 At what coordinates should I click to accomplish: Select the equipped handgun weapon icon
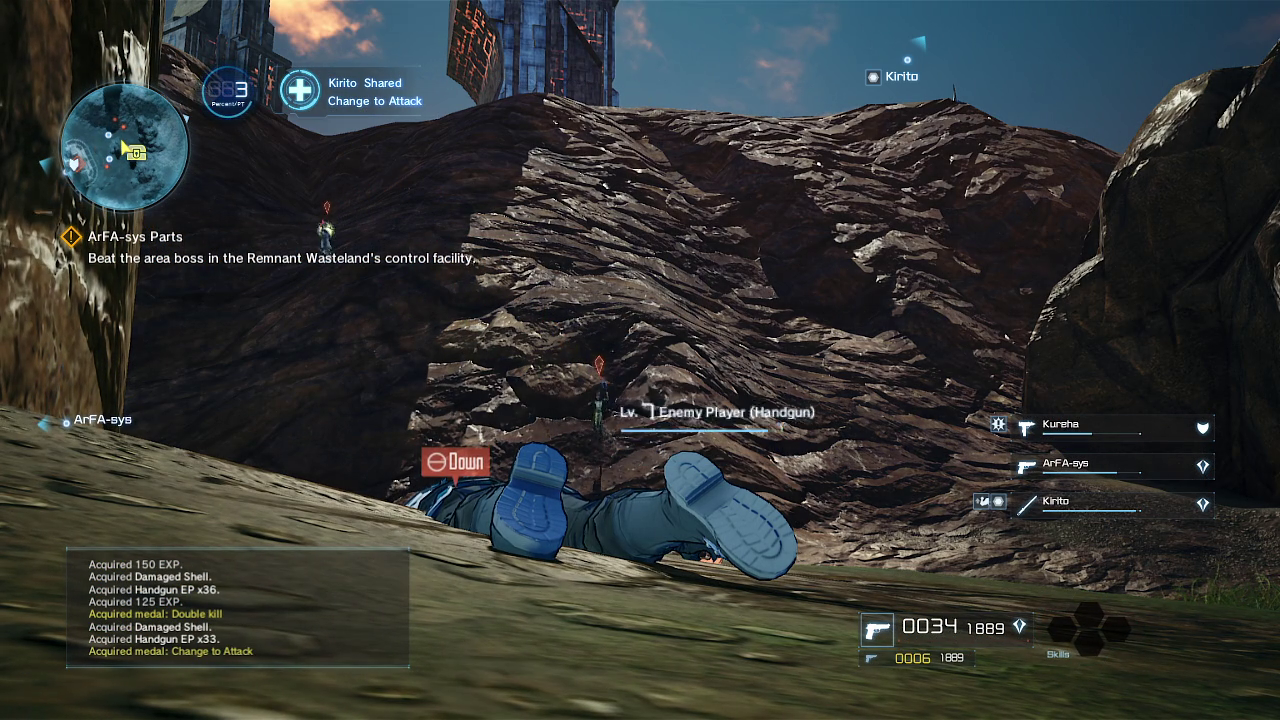877,630
